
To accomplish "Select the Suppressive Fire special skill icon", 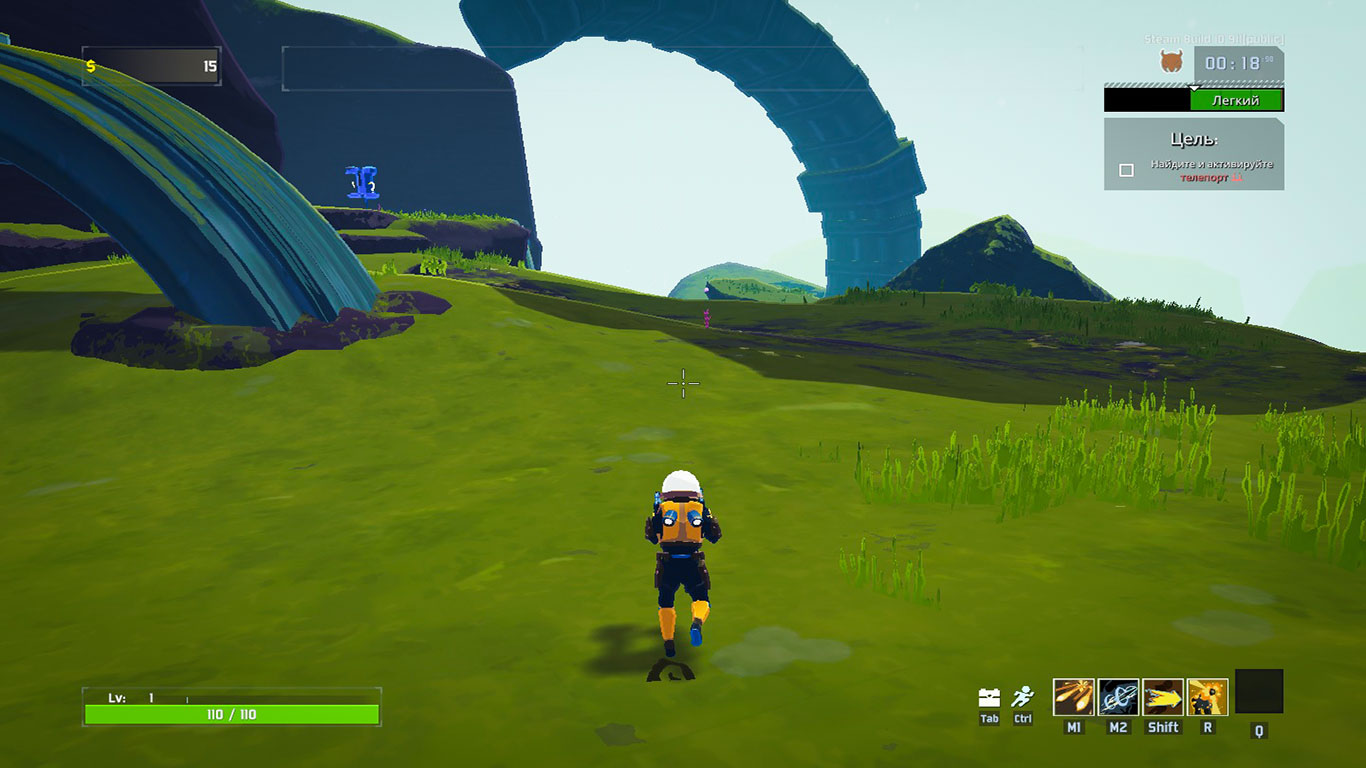I will pyautogui.click(x=1208, y=697).
